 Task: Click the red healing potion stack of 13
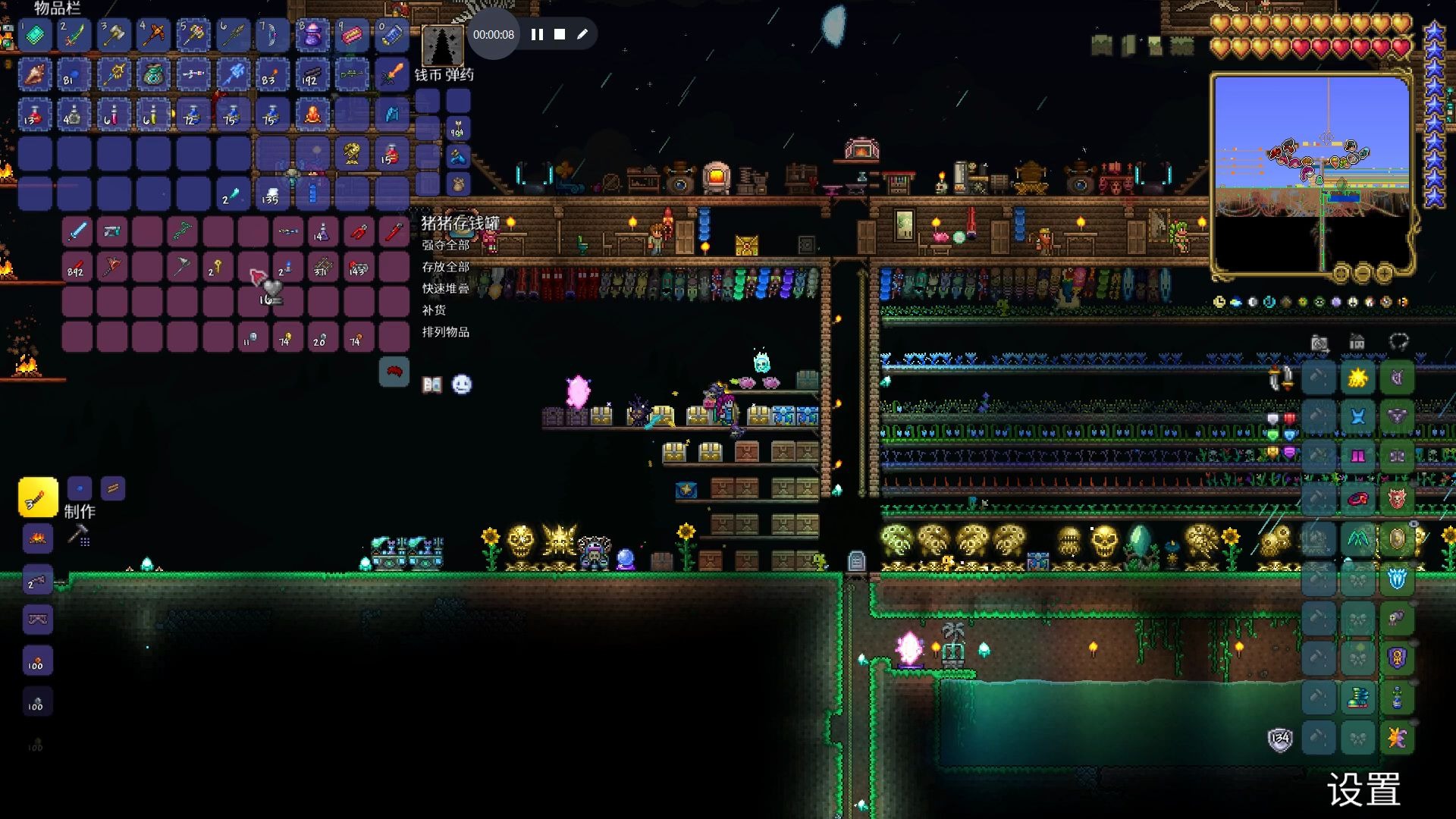(35, 115)
